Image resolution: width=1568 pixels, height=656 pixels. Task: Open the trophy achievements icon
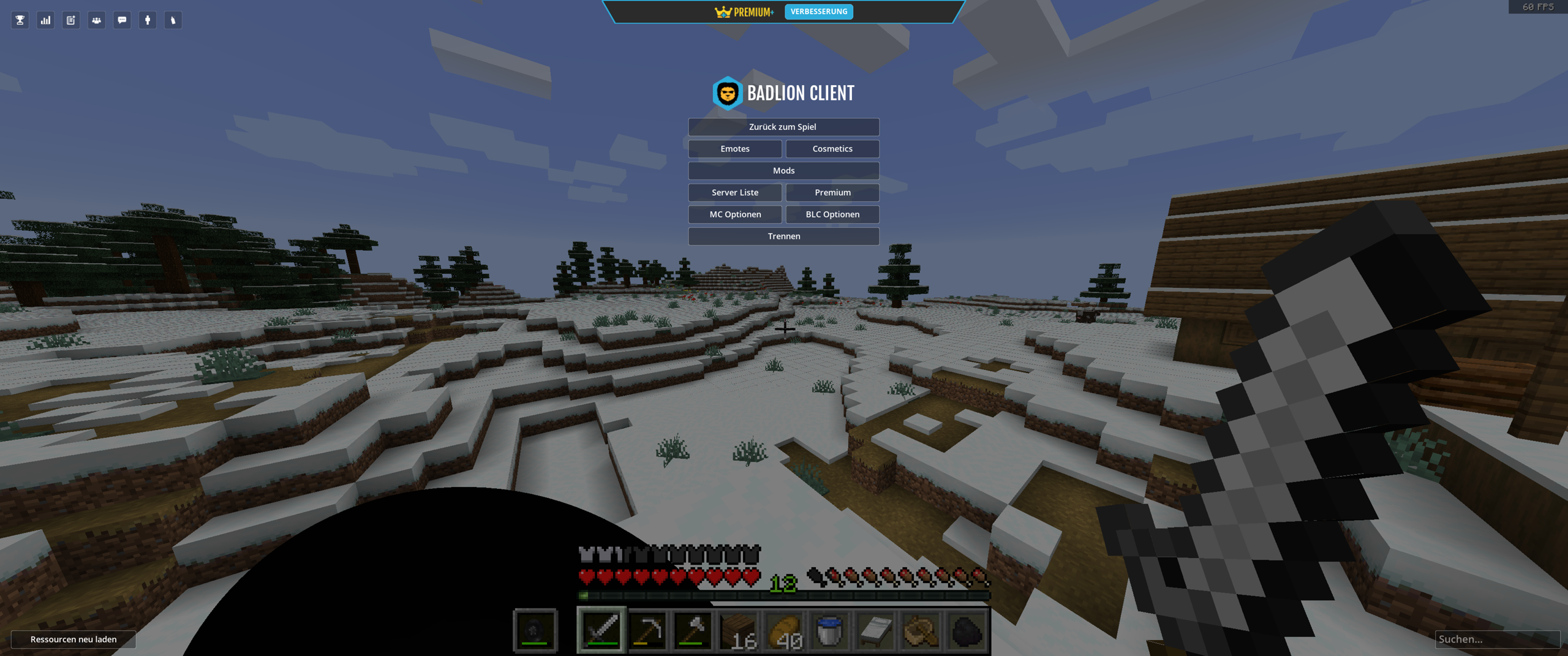pos(19,20)
